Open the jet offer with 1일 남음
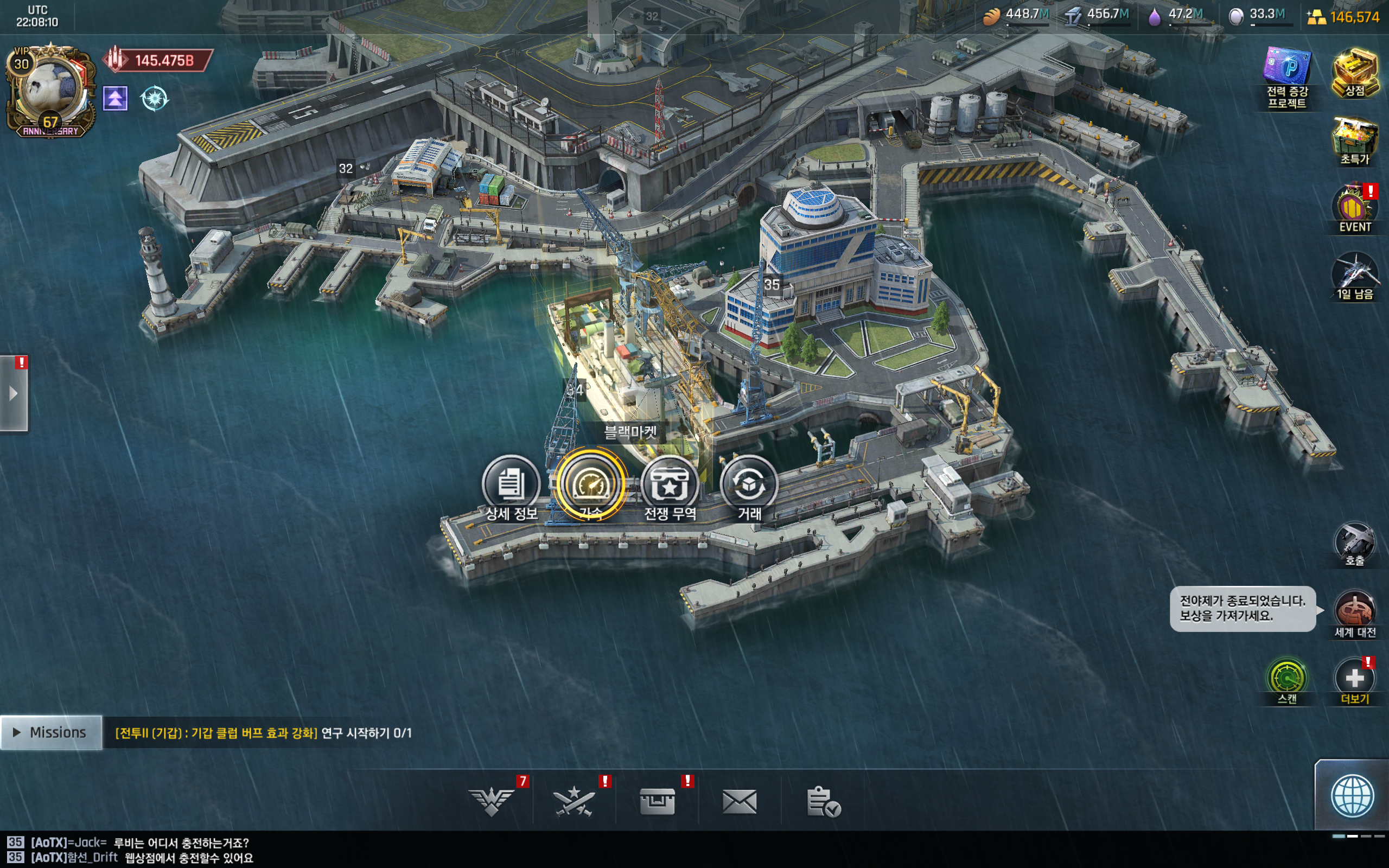The image size is (1389, 868). (x=1355, y=276)
